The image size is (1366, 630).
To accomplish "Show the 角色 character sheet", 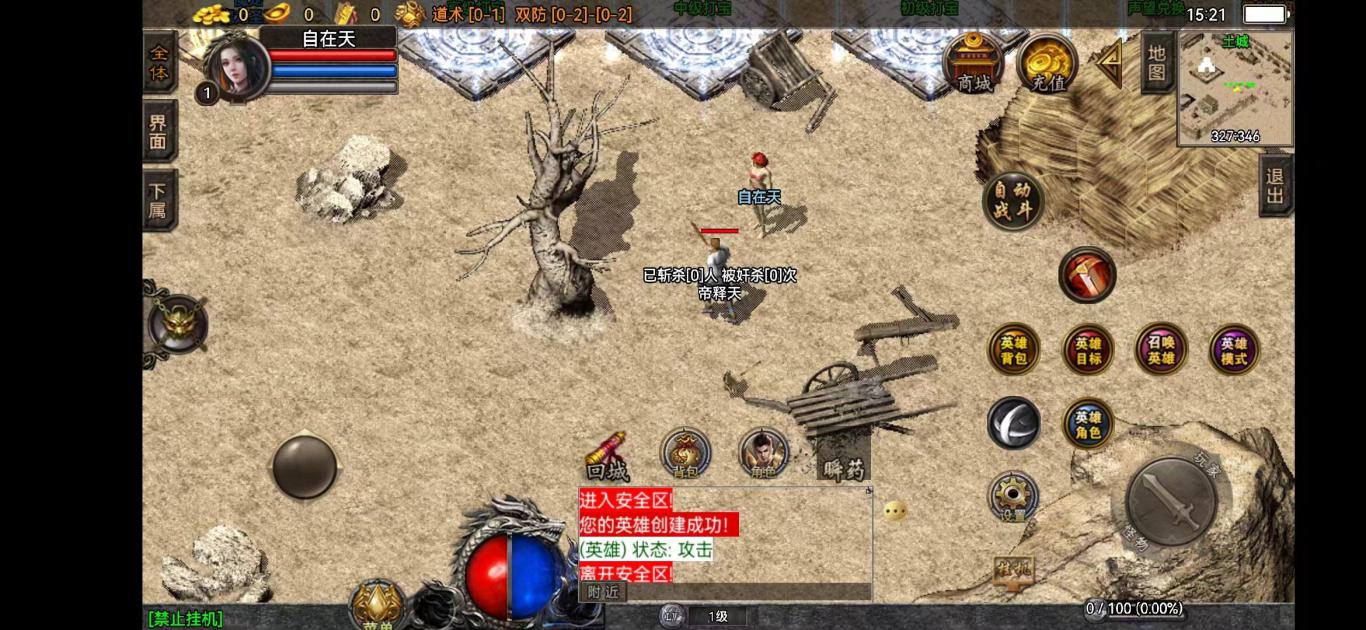I will (763, 454).
